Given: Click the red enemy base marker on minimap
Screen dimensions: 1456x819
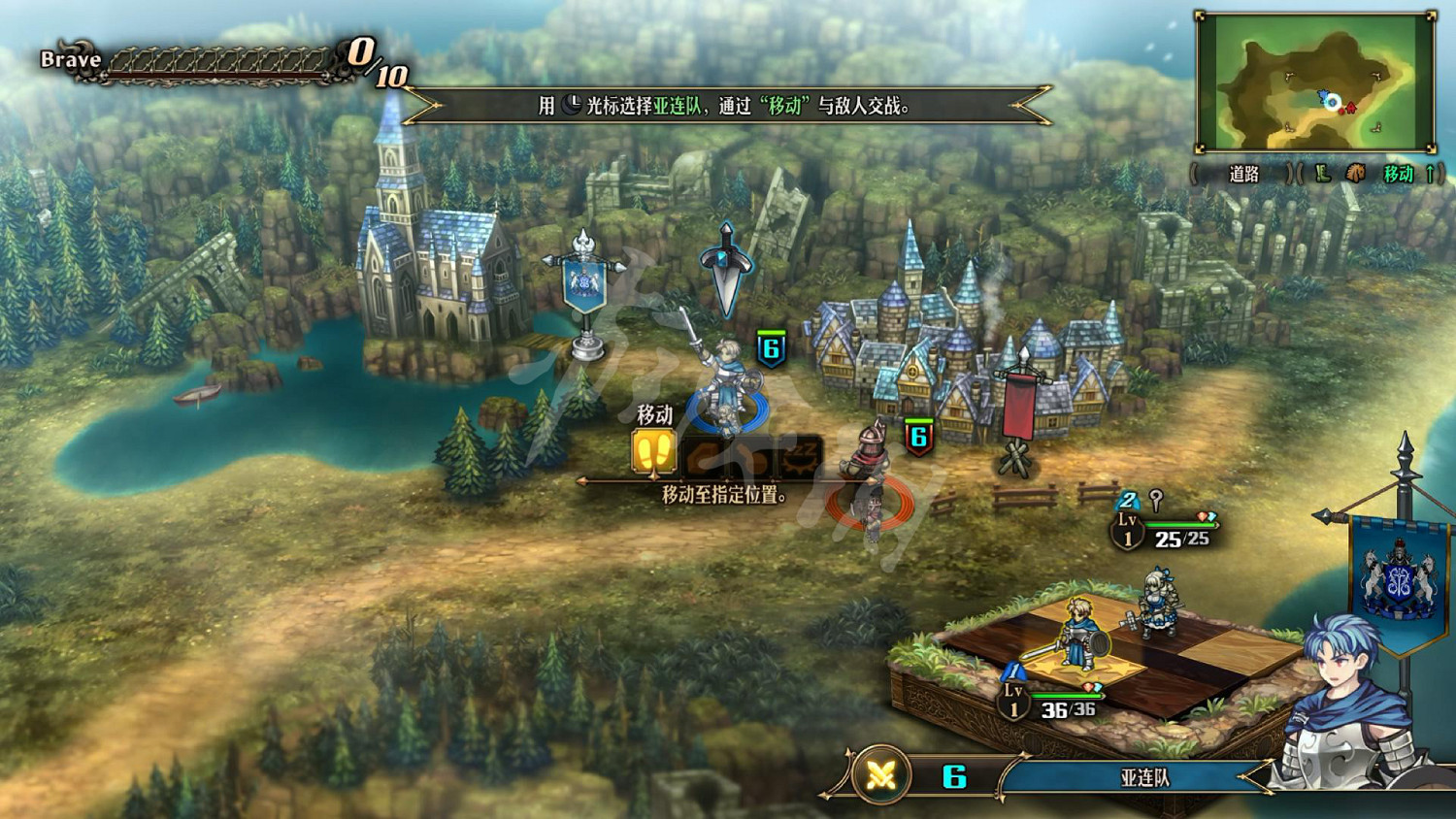Looking at the screenshot, I should coord(1350,107).
